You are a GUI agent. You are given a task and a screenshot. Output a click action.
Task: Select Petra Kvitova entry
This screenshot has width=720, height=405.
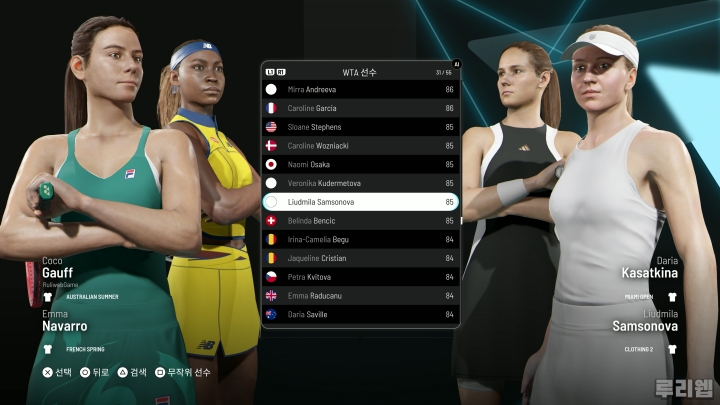point(360,276)
